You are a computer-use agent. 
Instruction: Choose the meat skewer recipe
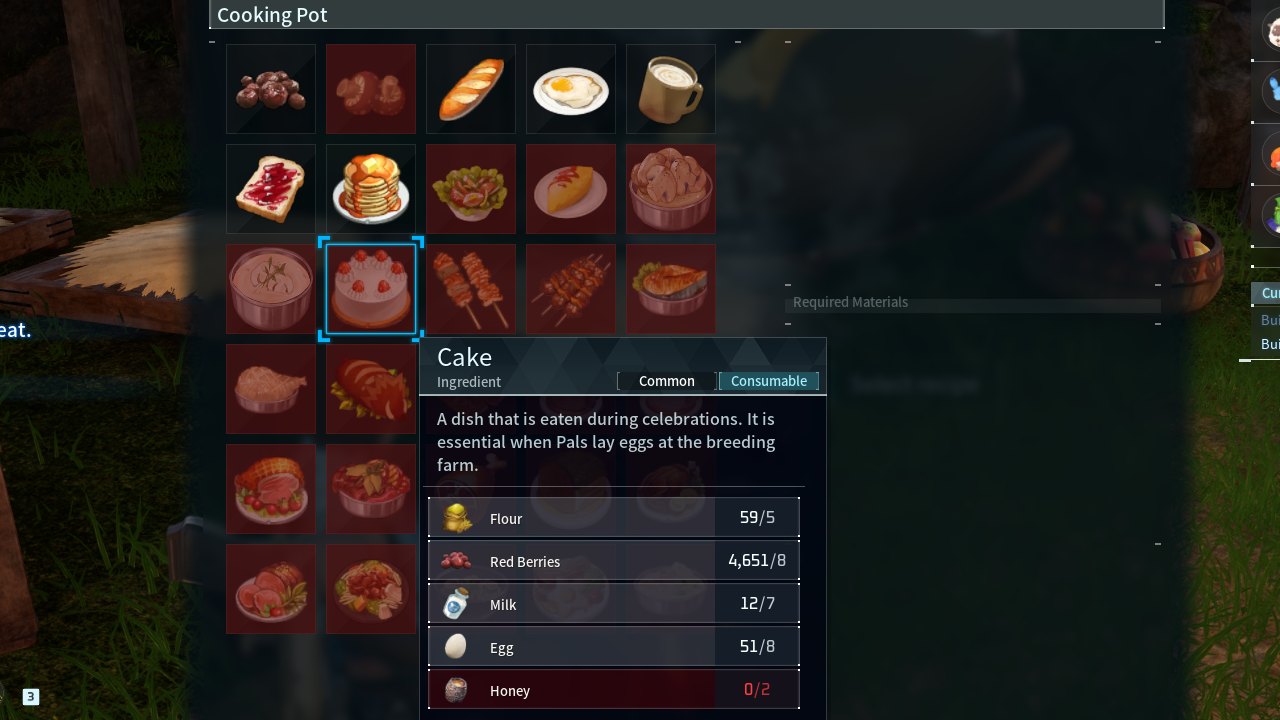coord(471,289)
